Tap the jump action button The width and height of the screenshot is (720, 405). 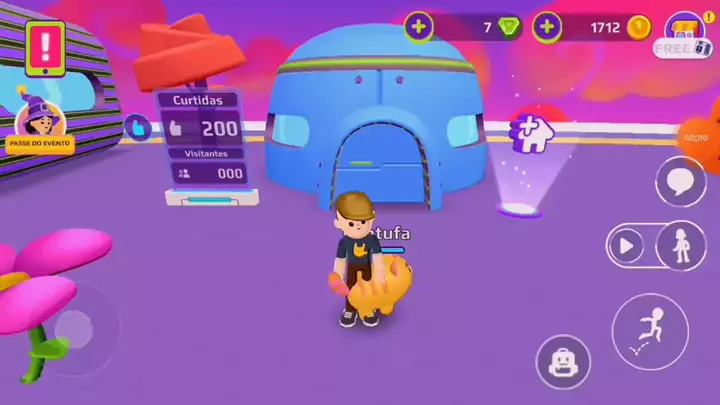tap(650, 330)
